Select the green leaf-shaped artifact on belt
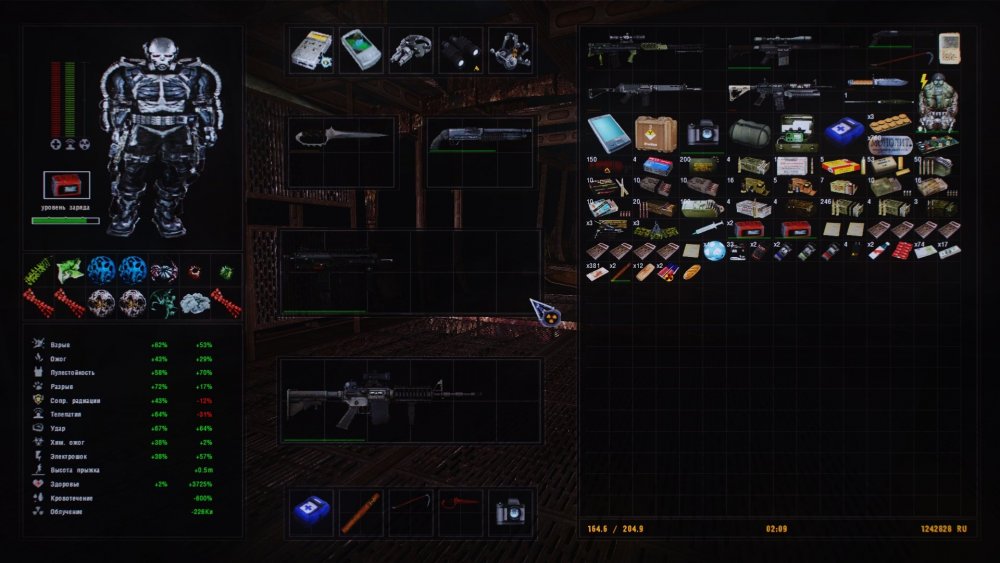This screenshot has height=563, width=1000. point(69,270)
